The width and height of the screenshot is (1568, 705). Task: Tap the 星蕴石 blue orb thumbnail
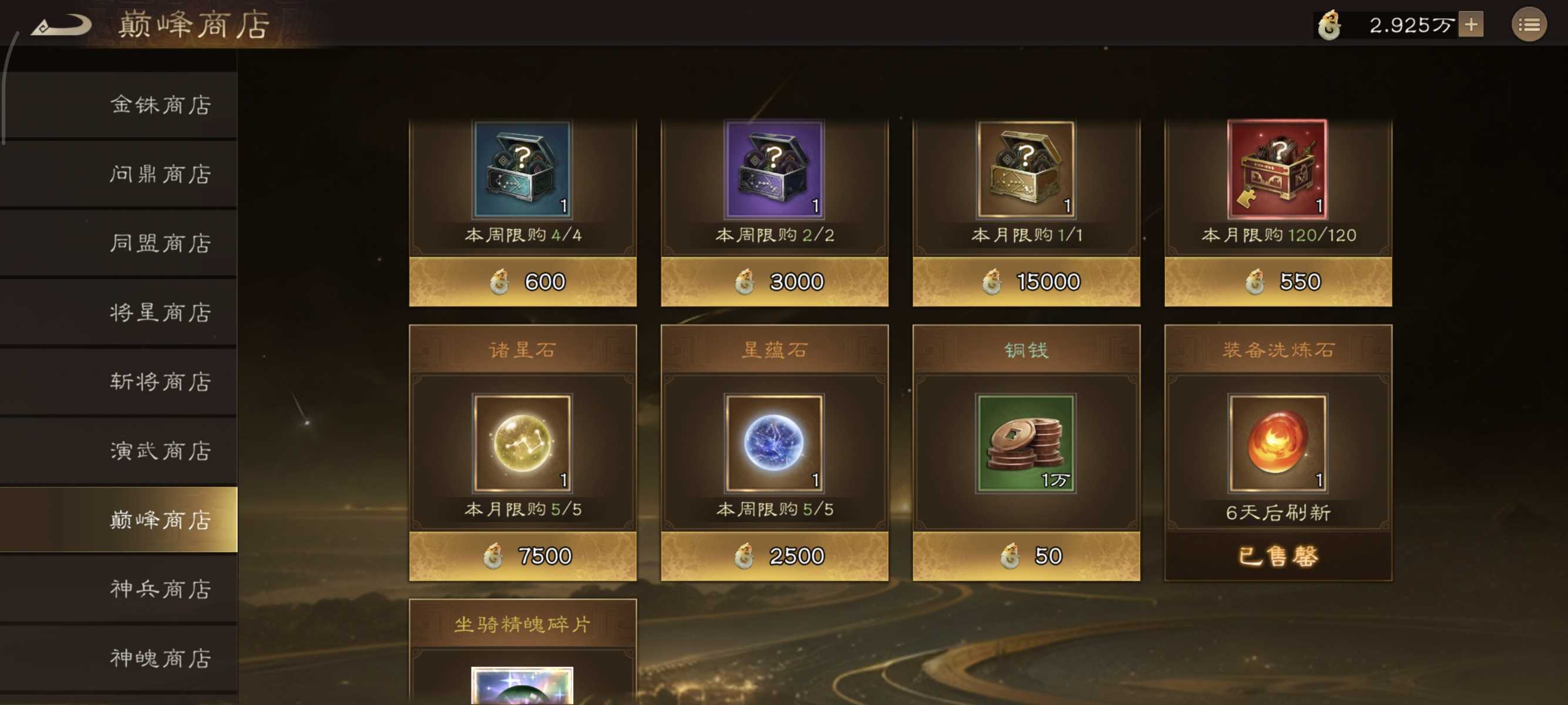pyautogui.click(x=774, y=444)
